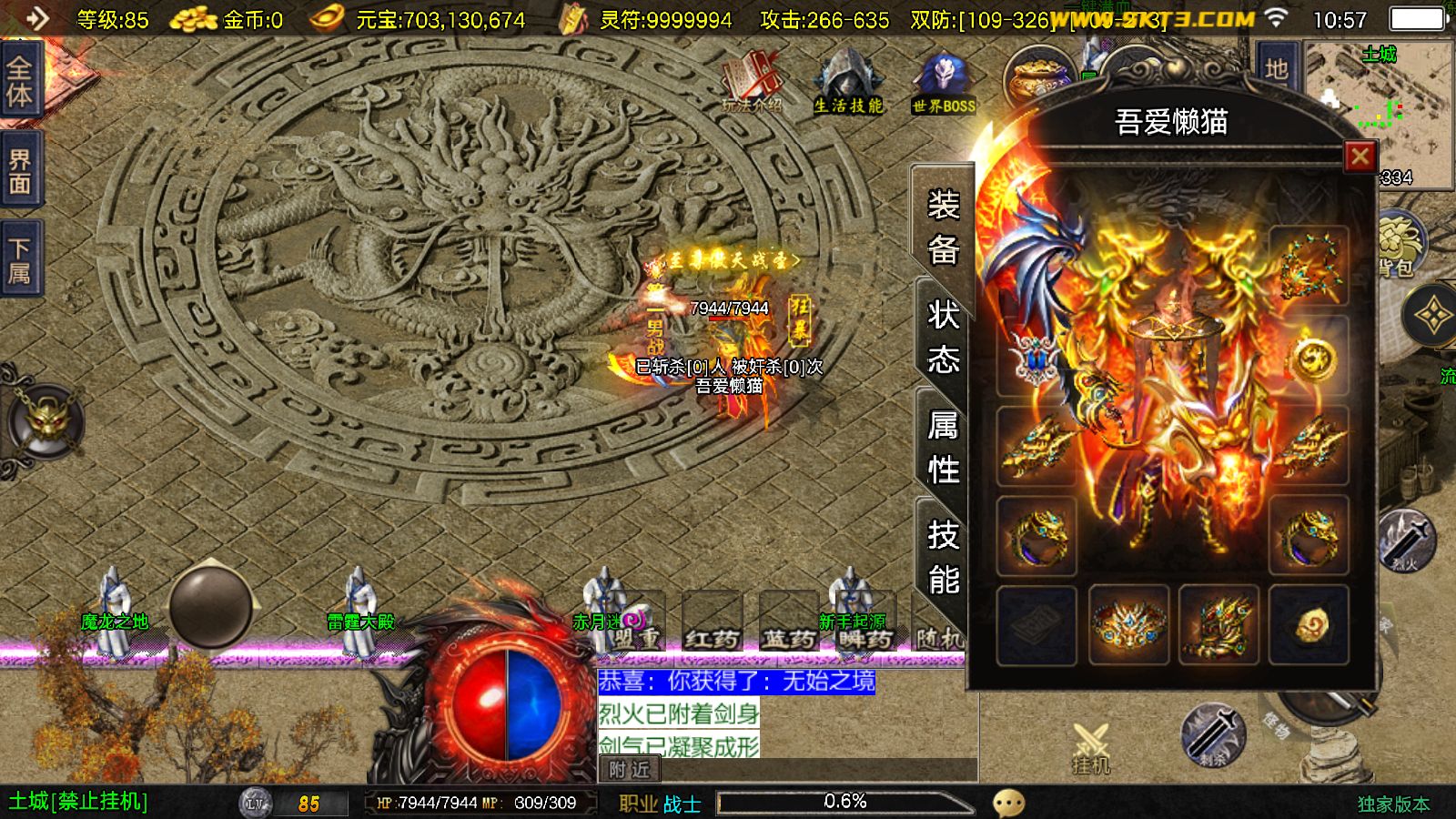The image size is (1456, 819).
Task: Open the chat speech bubble icon
Action: coord(1008,803)
